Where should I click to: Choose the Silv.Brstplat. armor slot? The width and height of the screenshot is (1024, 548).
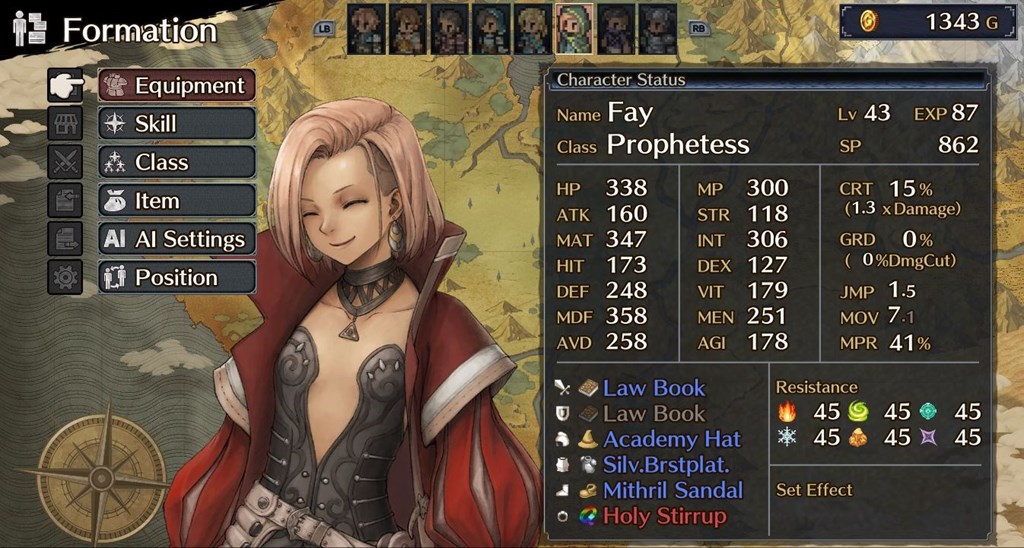(x=666, y=465)
